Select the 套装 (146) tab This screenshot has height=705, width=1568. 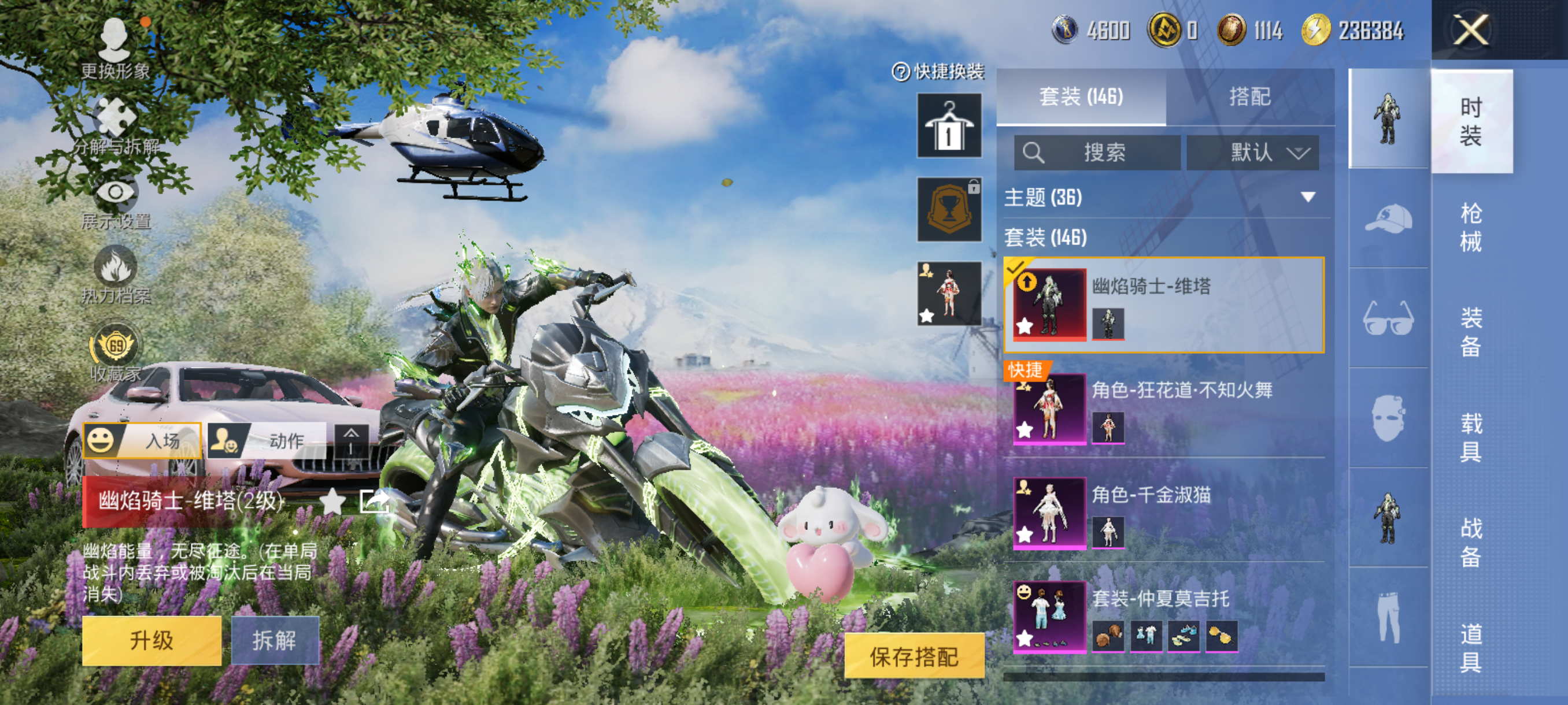[x=1081, y=97]
